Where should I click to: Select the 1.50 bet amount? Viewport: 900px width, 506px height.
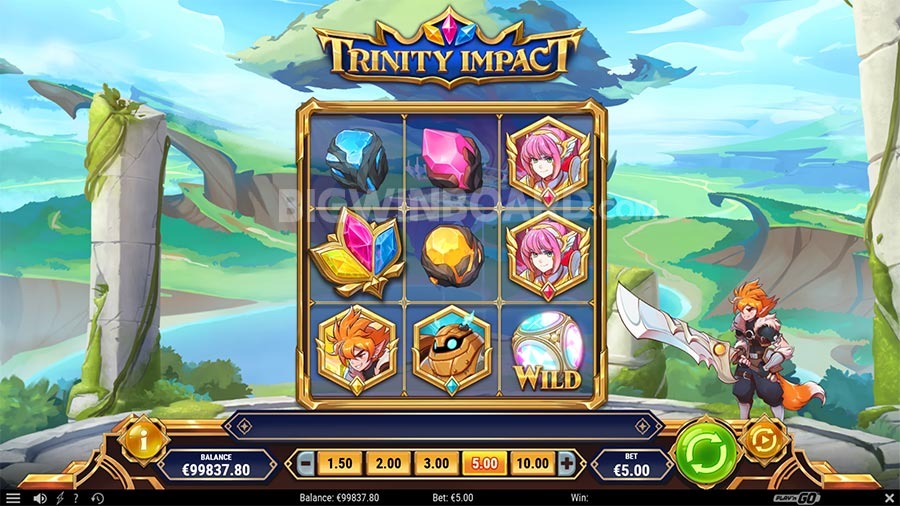pyautogui.click(x=341, y=464)
